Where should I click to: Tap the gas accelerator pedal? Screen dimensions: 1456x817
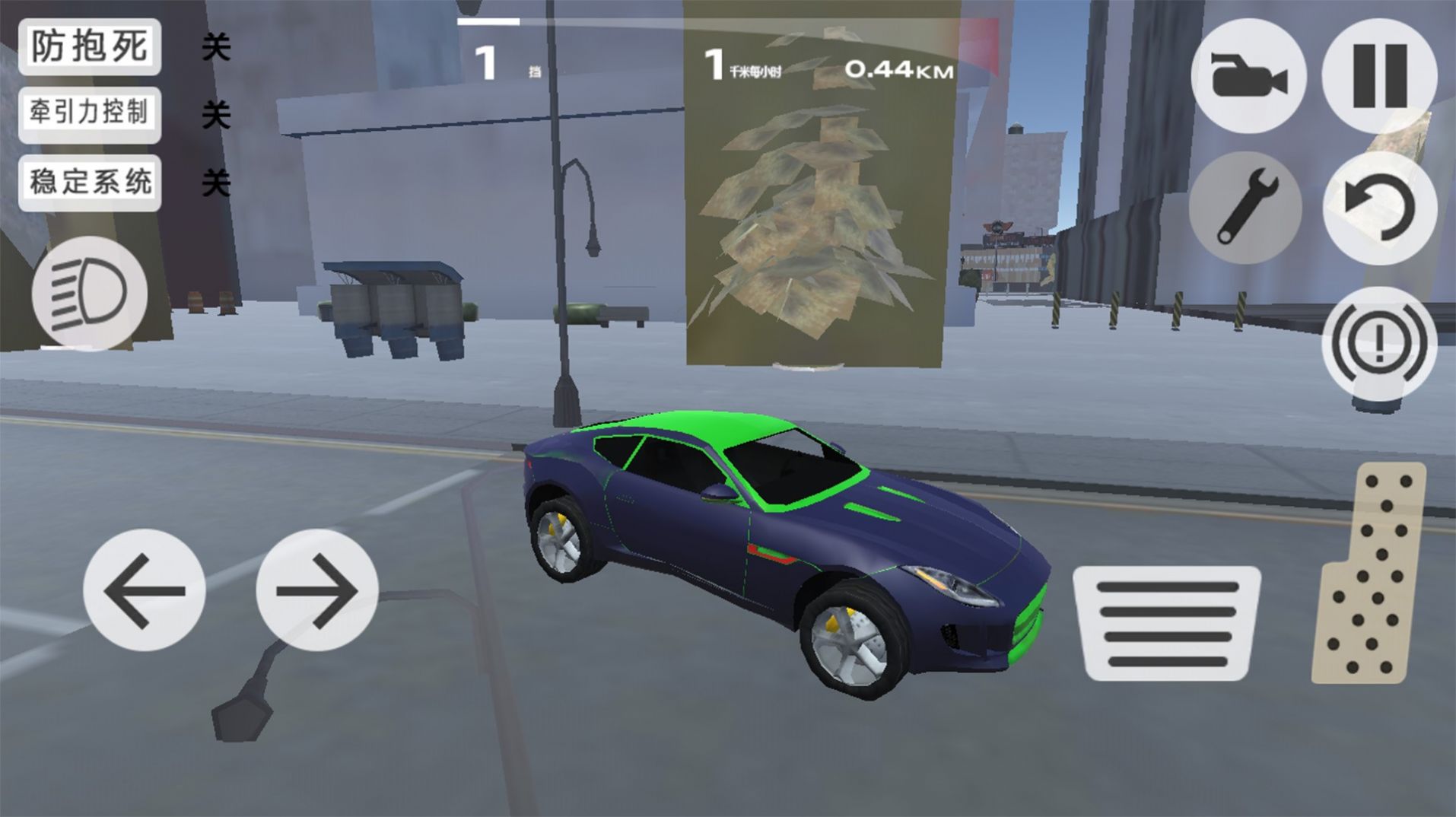(x=1371, y=572)
